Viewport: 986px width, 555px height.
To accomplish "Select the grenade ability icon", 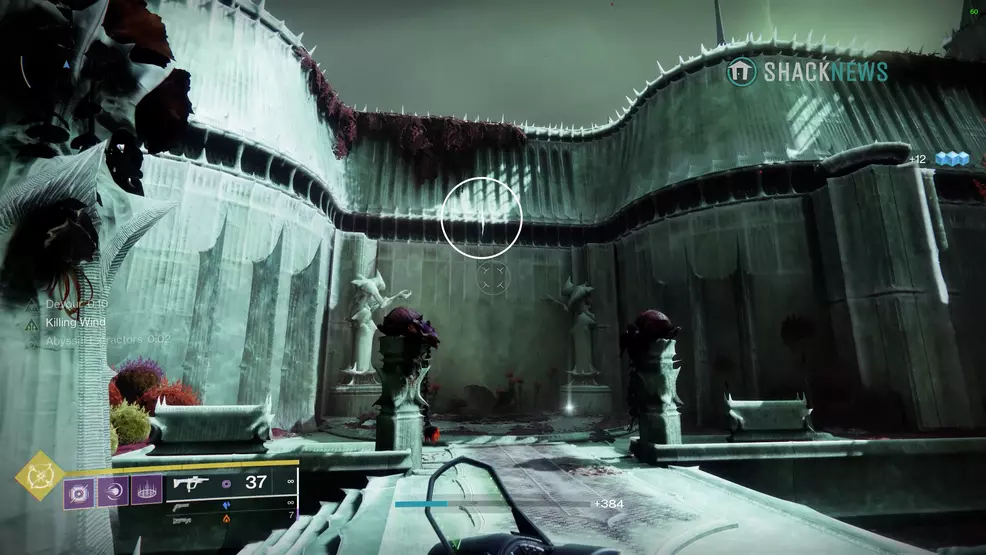I will click(80, 492).
